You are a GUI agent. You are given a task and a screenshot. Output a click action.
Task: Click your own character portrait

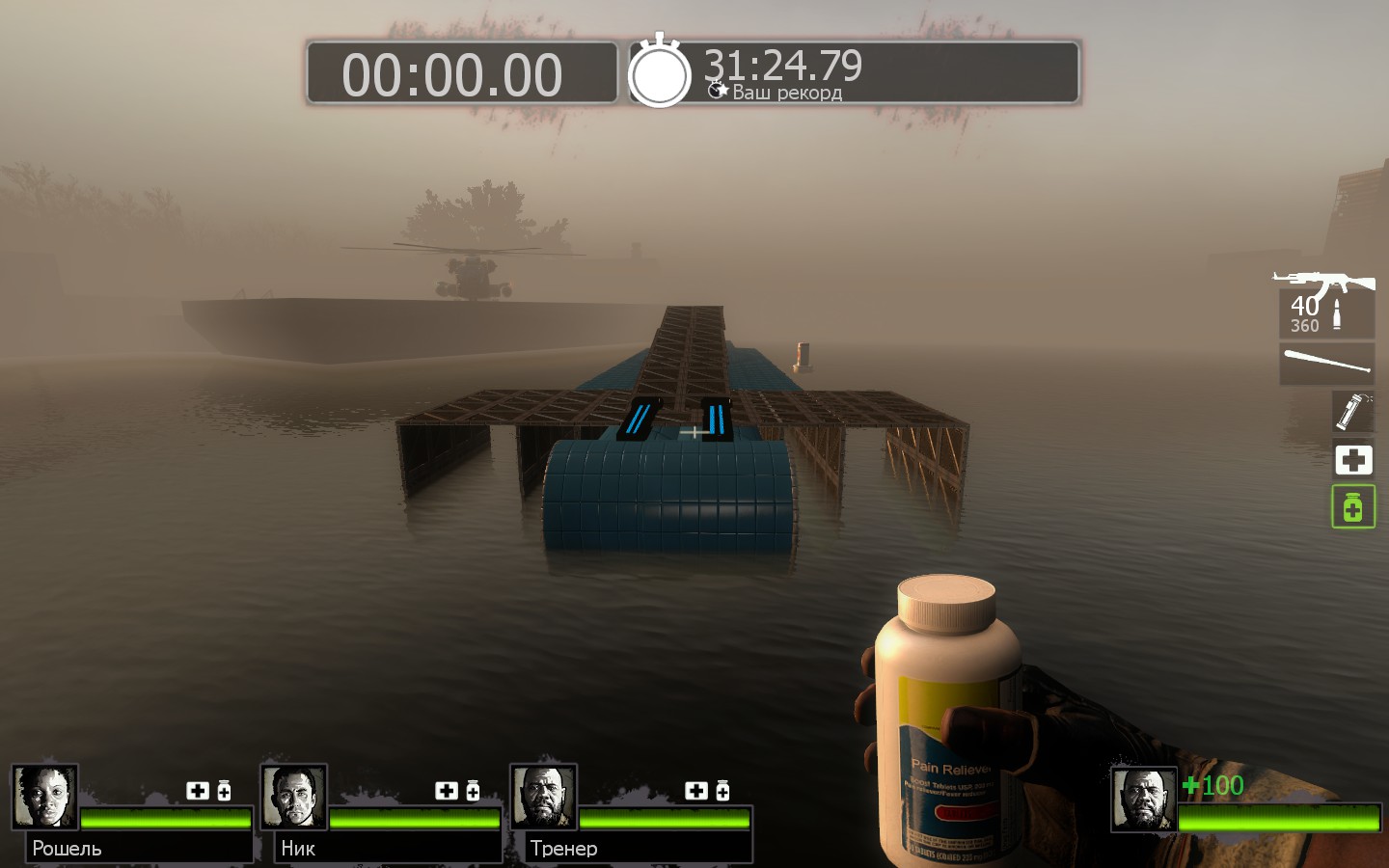click(x=1144, y=799)
